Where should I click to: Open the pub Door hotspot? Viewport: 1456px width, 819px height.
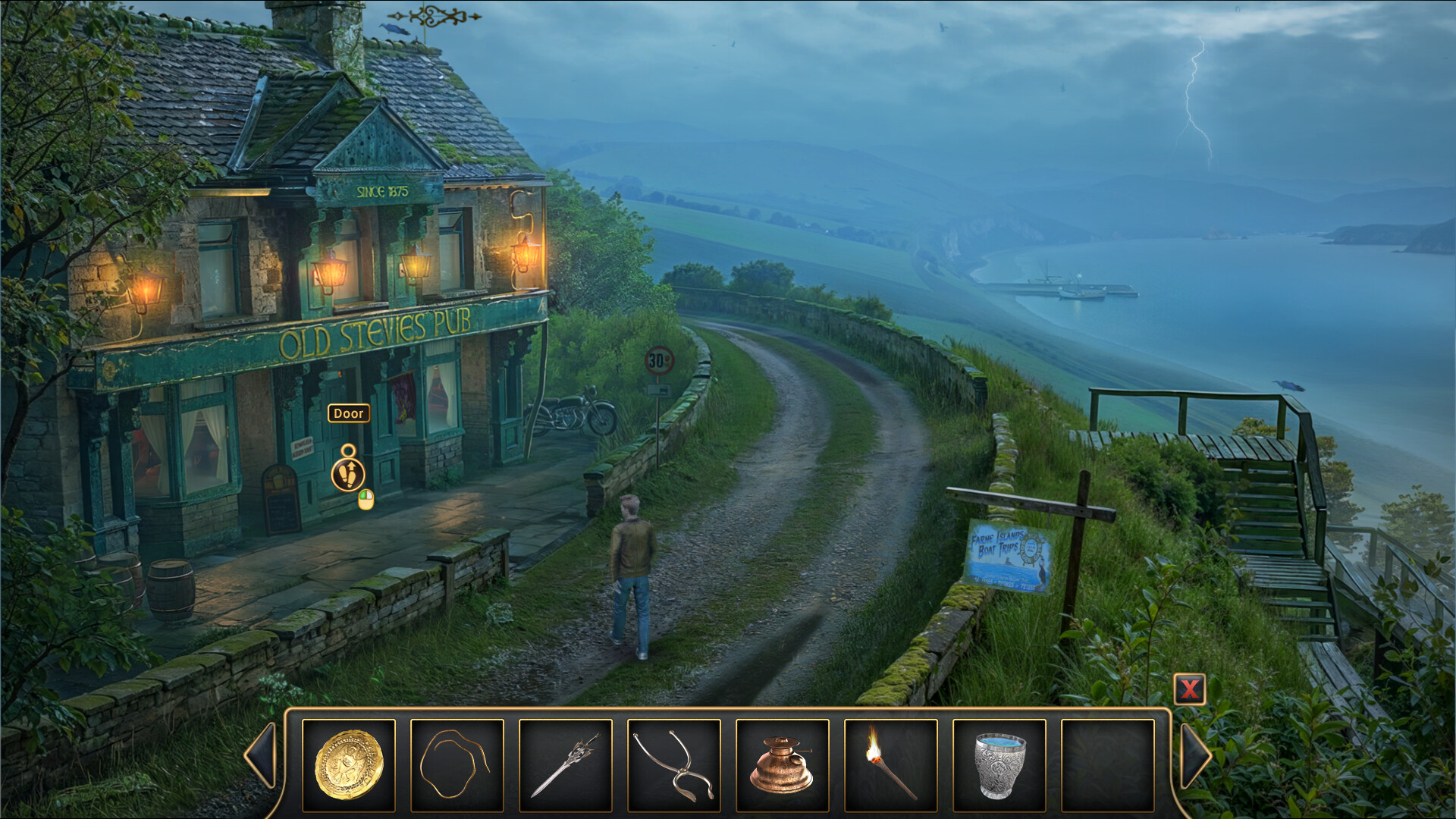click(348, 413)
